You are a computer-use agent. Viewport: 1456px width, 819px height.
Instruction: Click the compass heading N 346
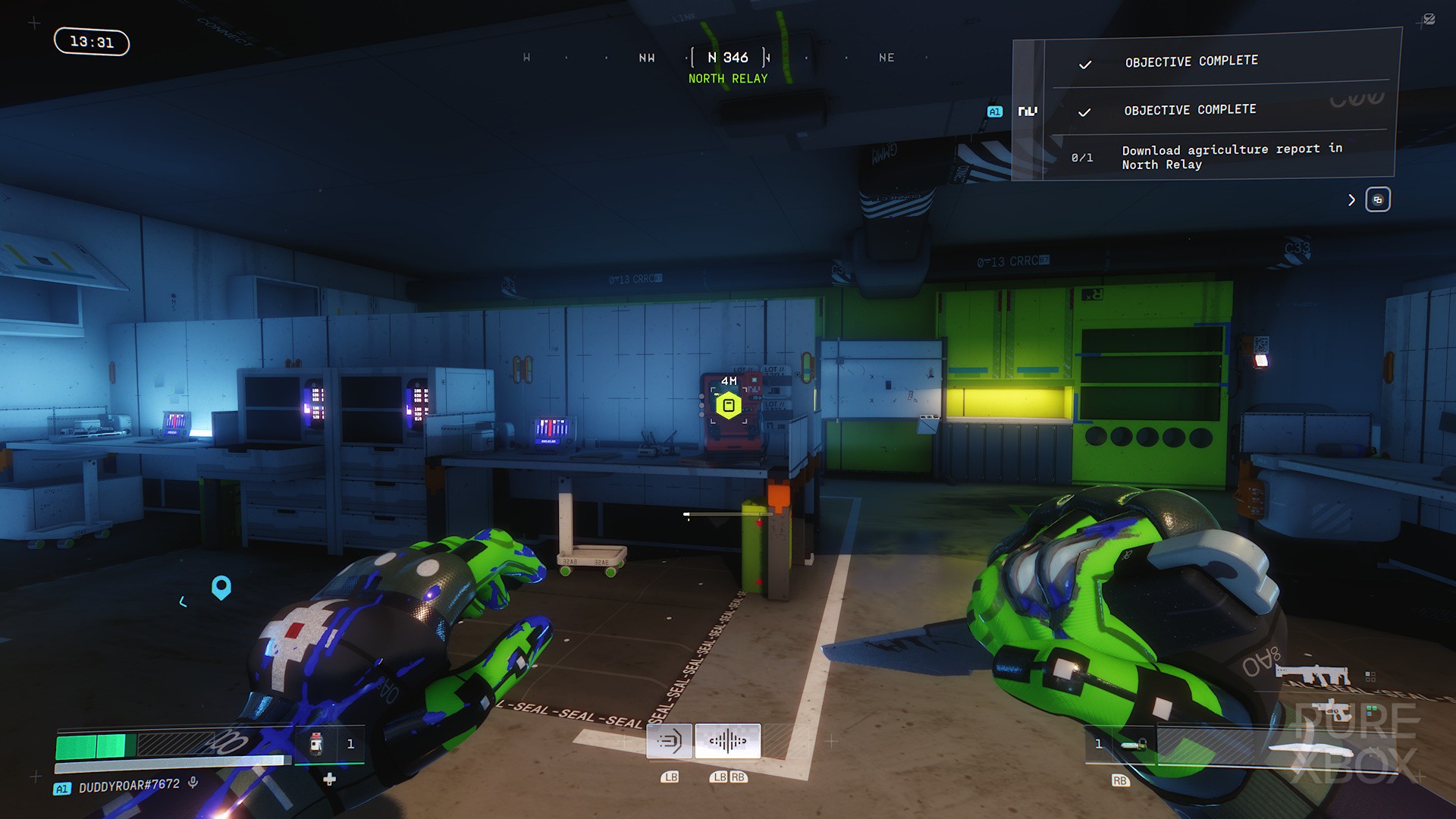pos(728,58)
